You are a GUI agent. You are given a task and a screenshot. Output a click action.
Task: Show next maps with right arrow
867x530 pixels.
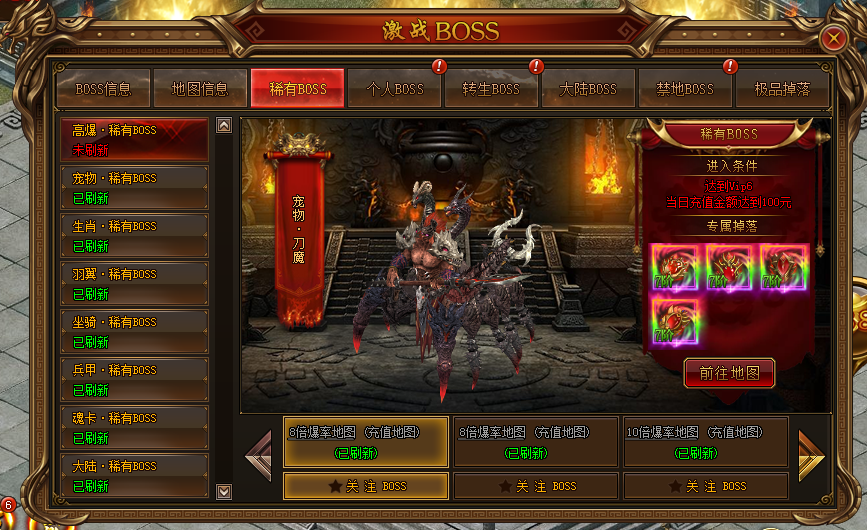pyautogui.click(x=811, y=456)
